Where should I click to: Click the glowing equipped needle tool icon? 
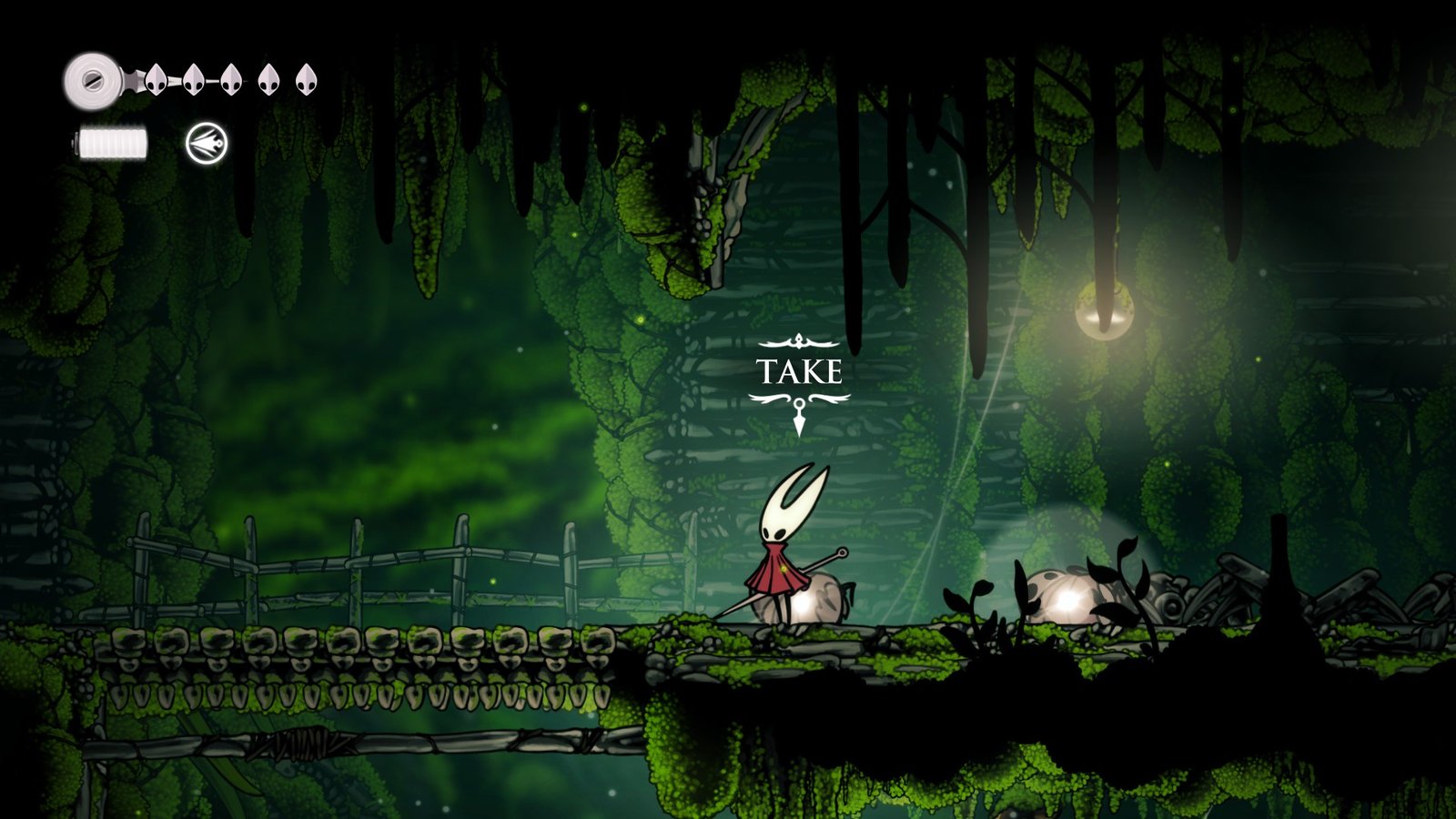click(205, 143)
